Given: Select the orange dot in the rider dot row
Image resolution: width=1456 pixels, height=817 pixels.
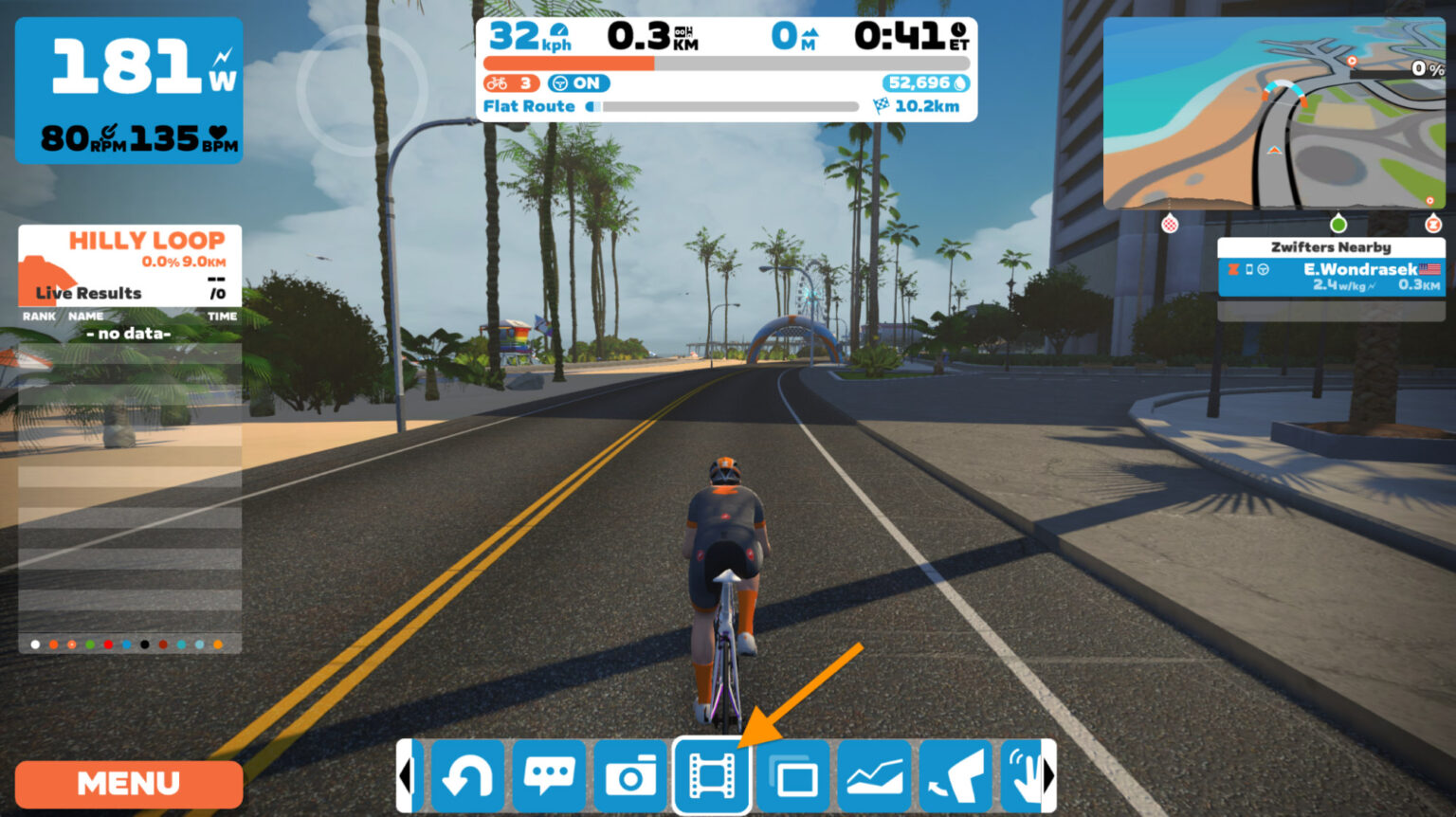Looking at the screenshot, I should [x=55, y=644].
